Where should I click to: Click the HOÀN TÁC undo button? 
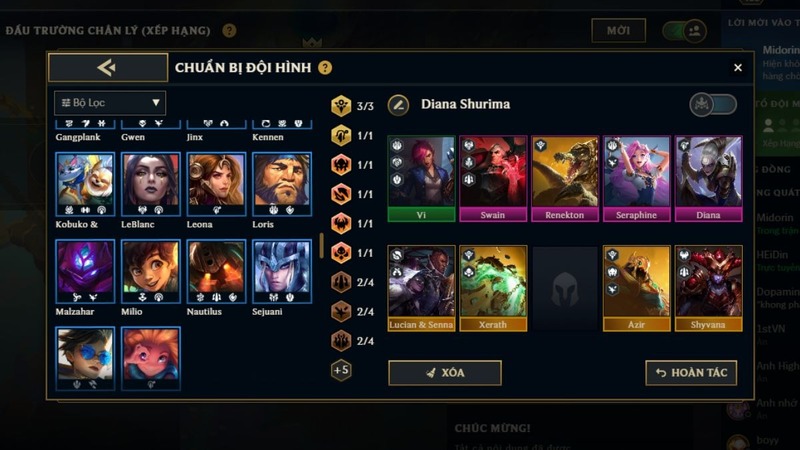click(691, 373)
